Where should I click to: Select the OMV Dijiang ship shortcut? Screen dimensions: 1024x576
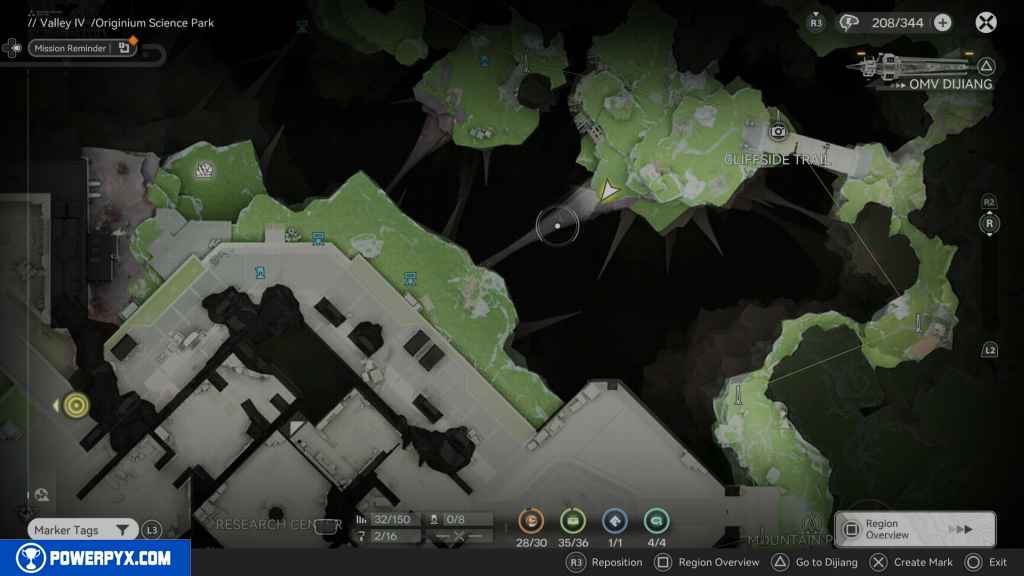(920, 69)
